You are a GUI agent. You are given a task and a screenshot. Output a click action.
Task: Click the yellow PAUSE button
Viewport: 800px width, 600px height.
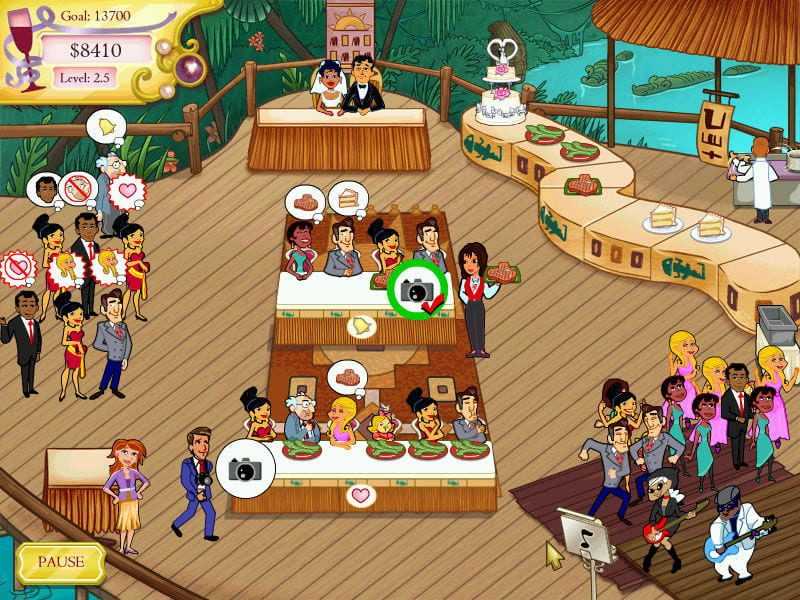pyautogui.click(x=61, y=562)
